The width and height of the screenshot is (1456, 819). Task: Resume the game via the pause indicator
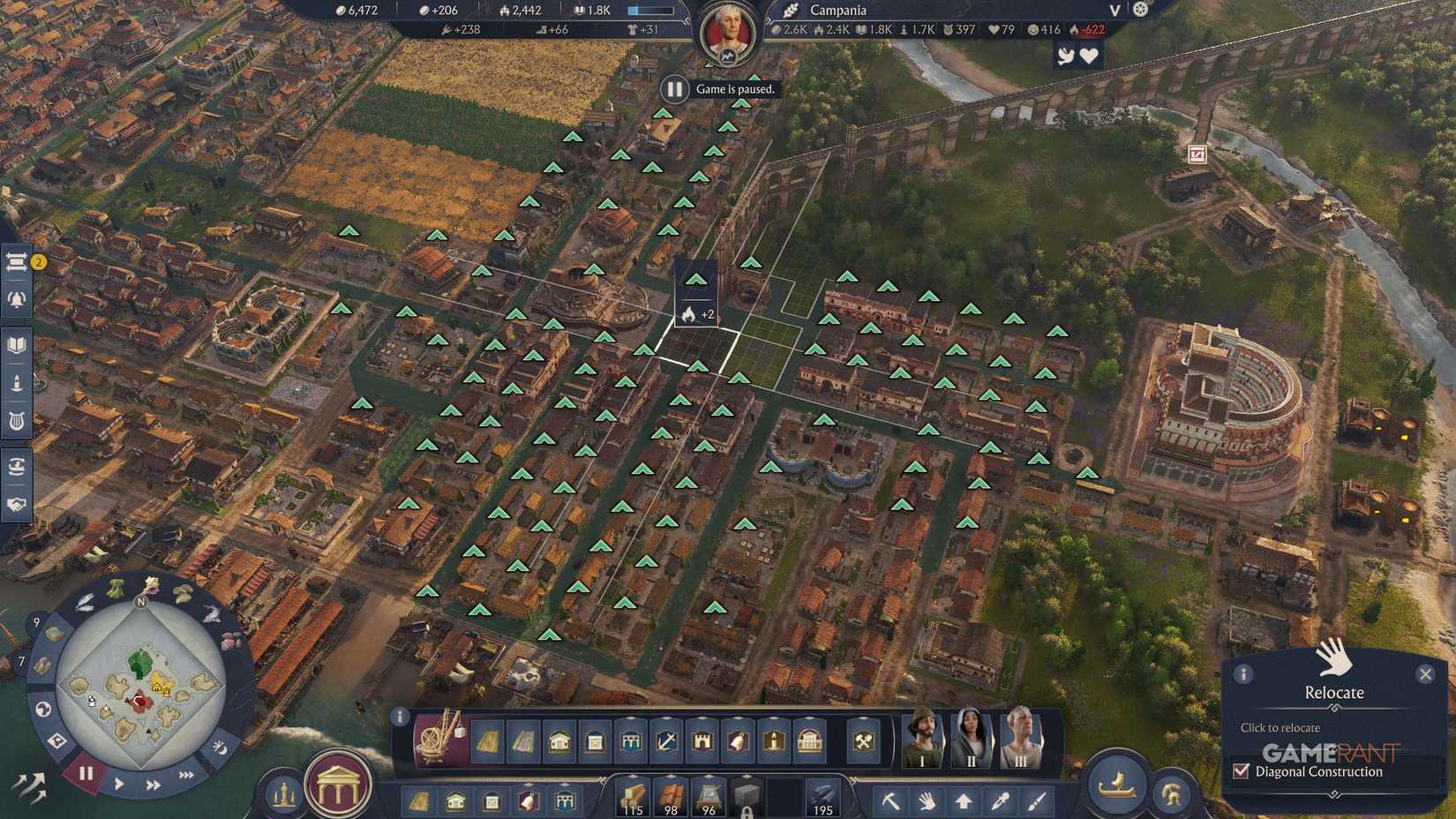point(674,88)
